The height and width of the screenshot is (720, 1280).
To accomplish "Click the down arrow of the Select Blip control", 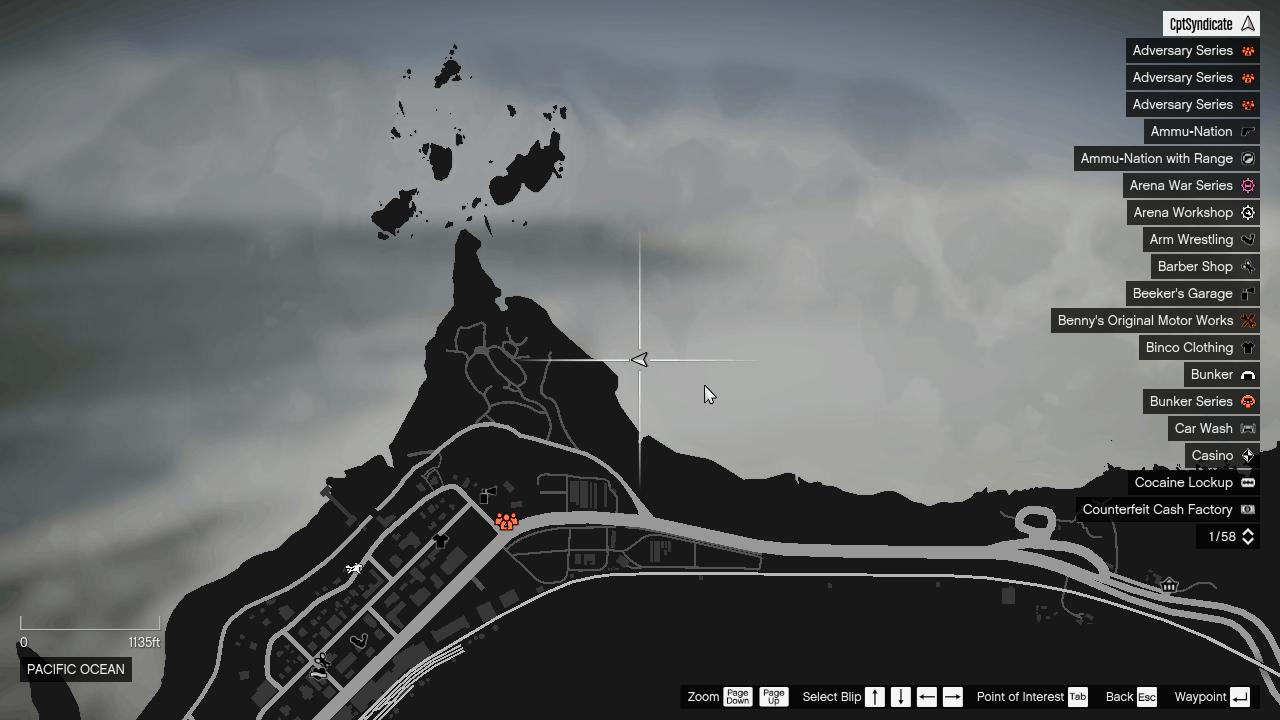I will coord(899,696).
